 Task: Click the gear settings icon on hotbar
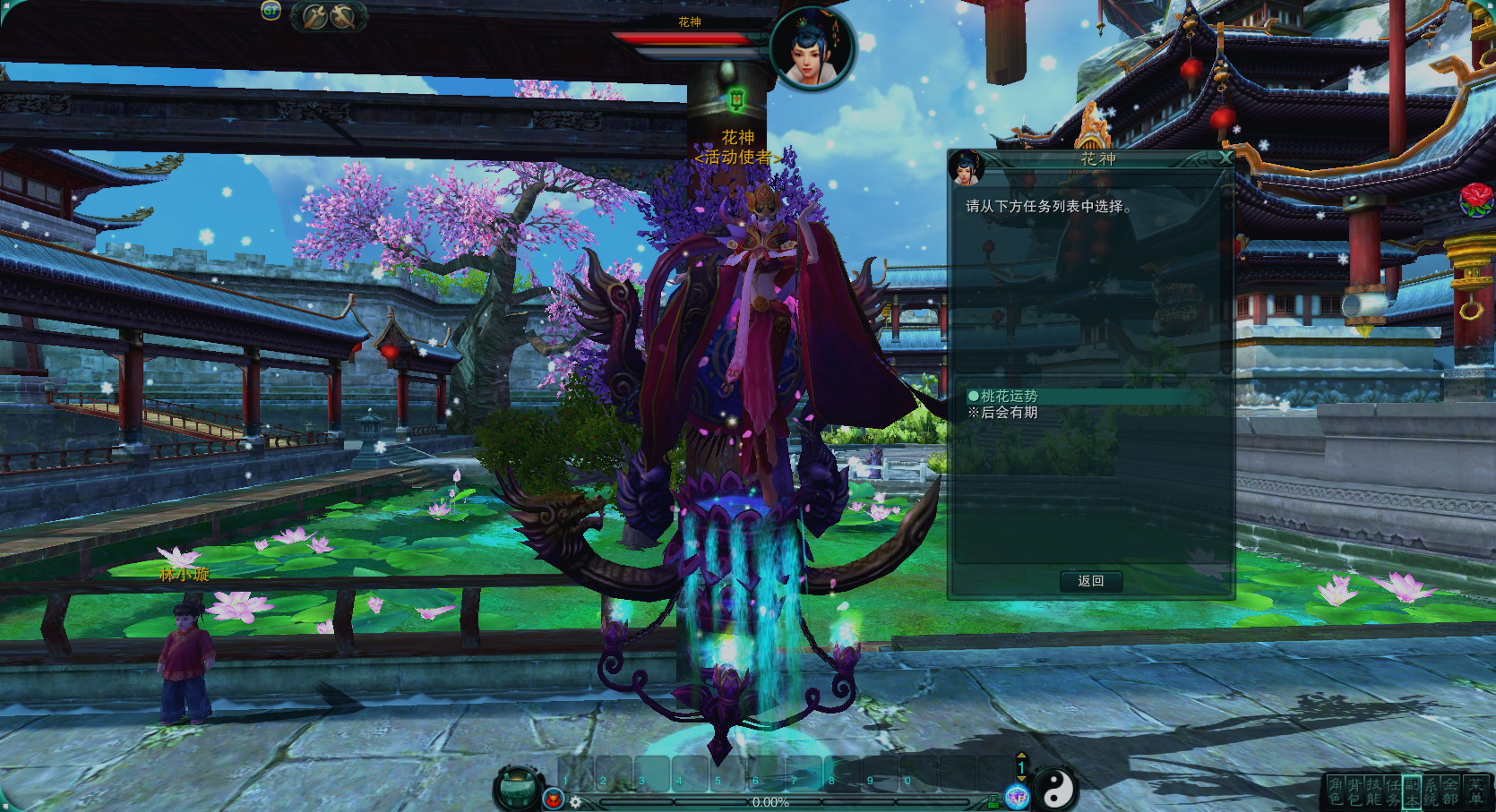click(575, 802)
